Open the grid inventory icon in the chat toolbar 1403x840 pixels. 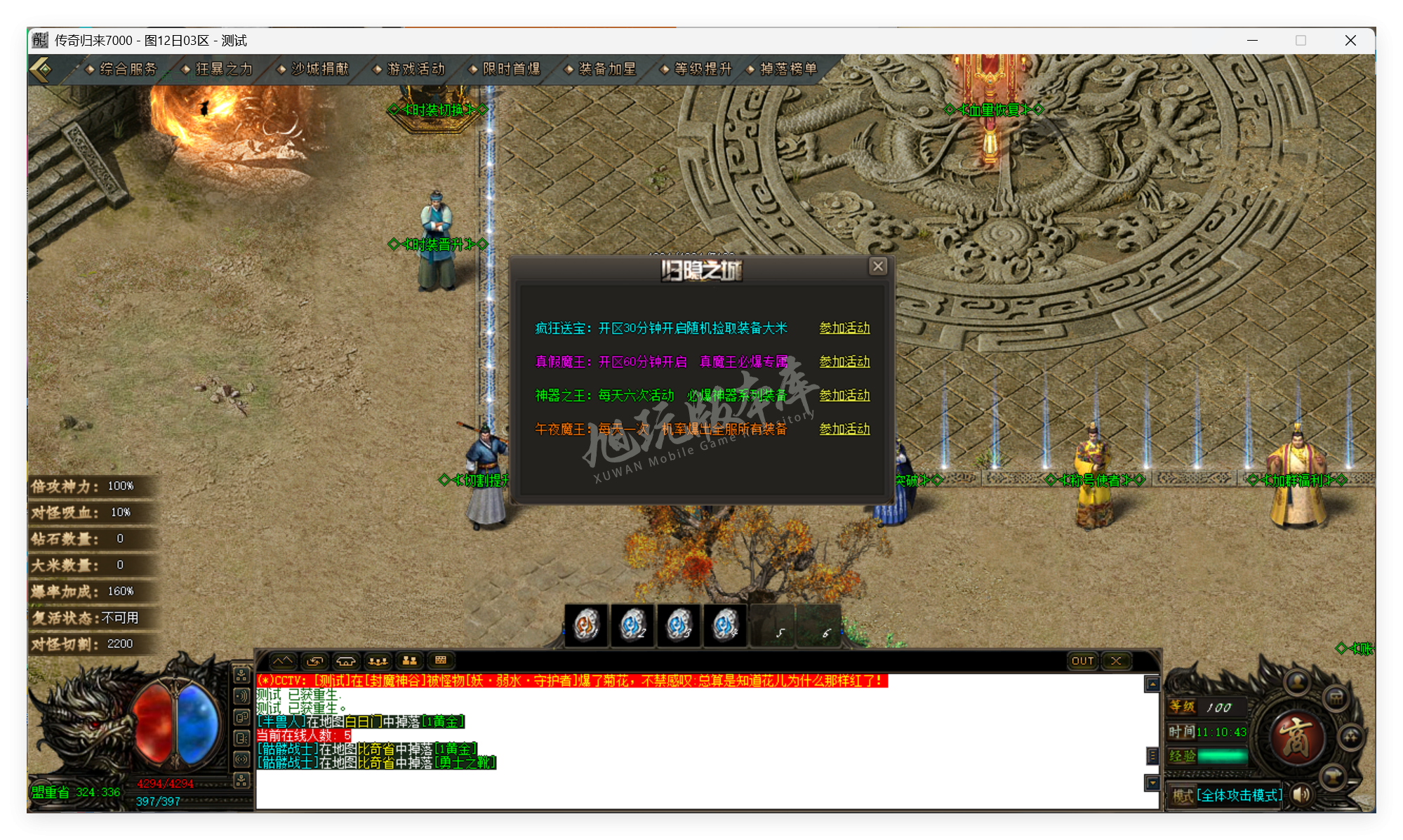click(441, 662)
